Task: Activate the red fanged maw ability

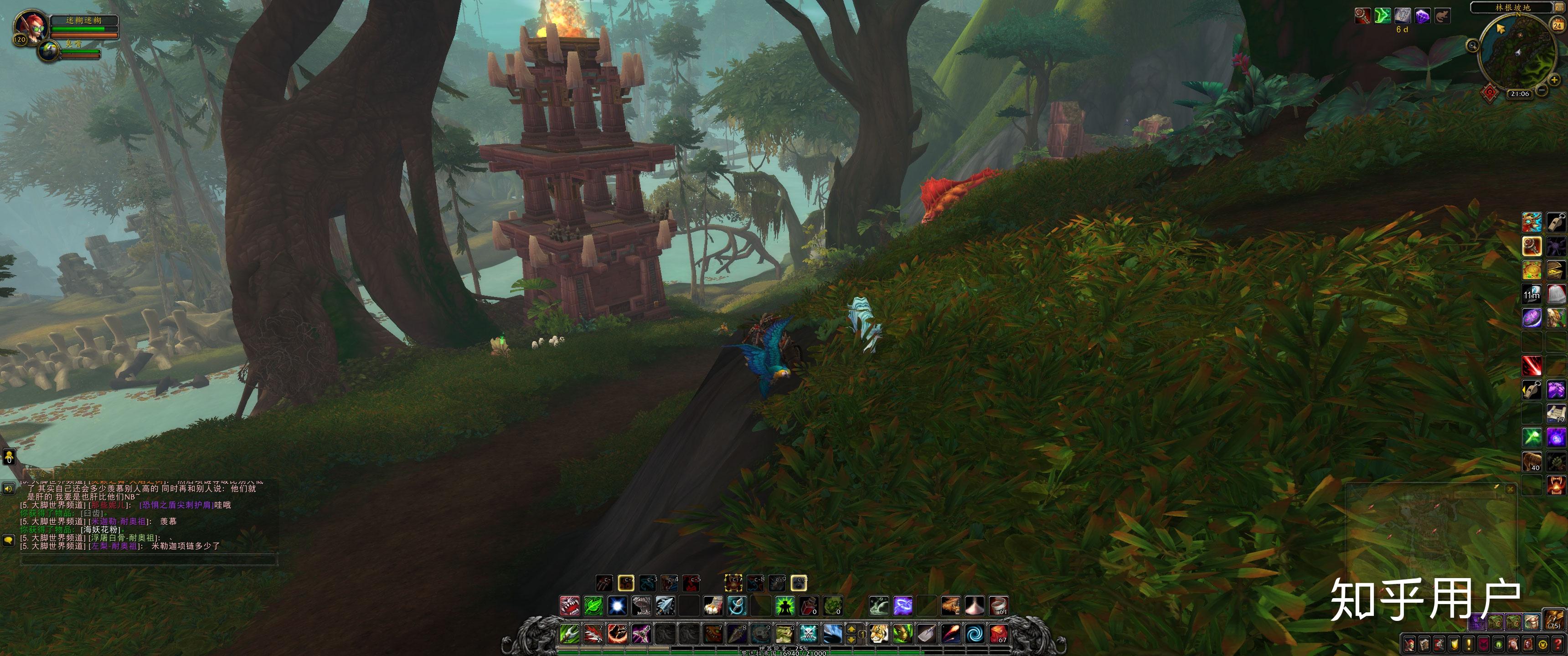Action: pos(570,606)
